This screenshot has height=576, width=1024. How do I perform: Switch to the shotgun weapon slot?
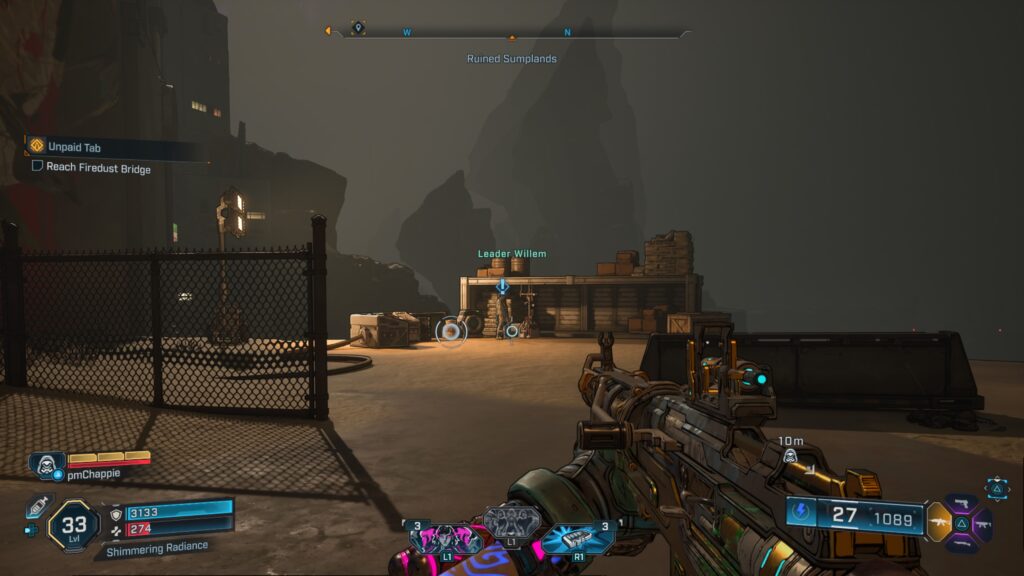(962, 541)
